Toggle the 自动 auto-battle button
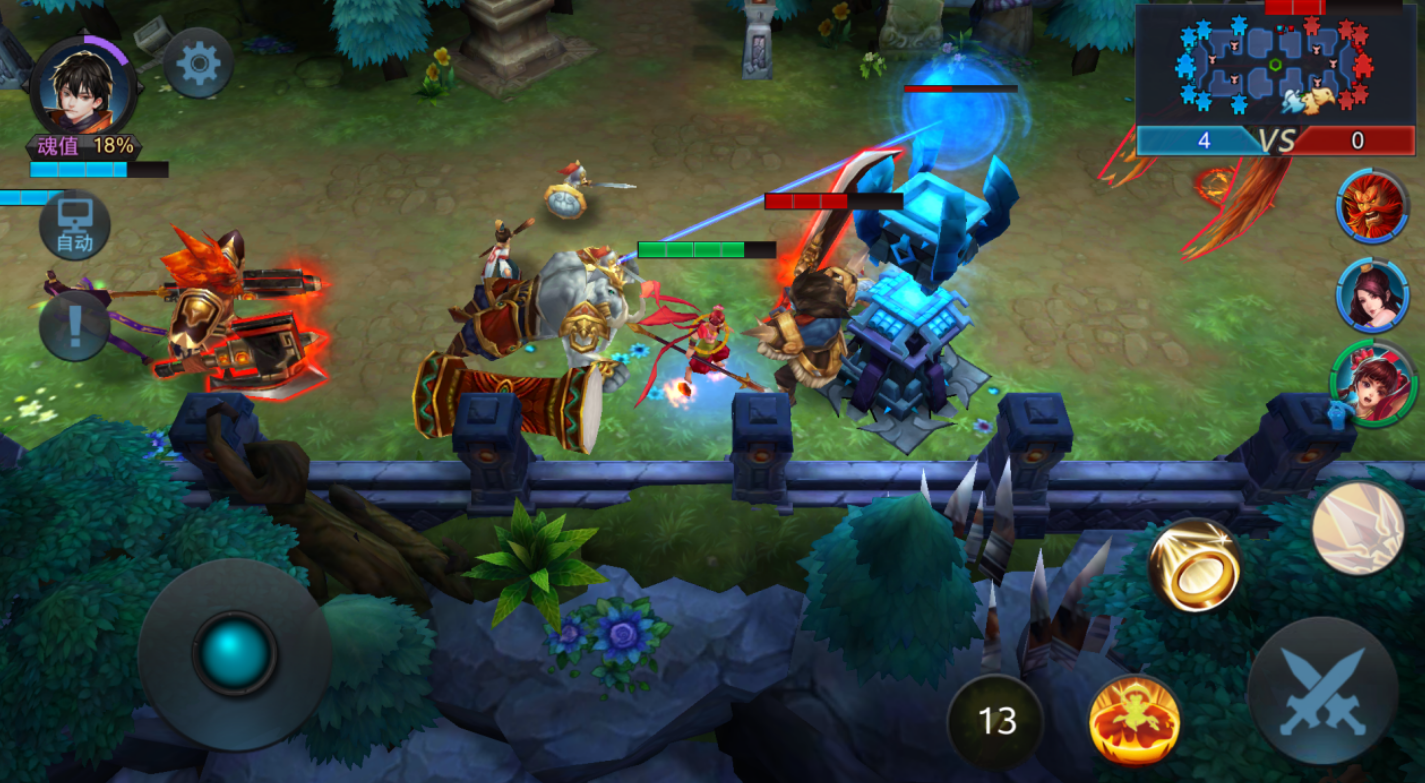The image size is (1425, 783). (x=75, y=227)
